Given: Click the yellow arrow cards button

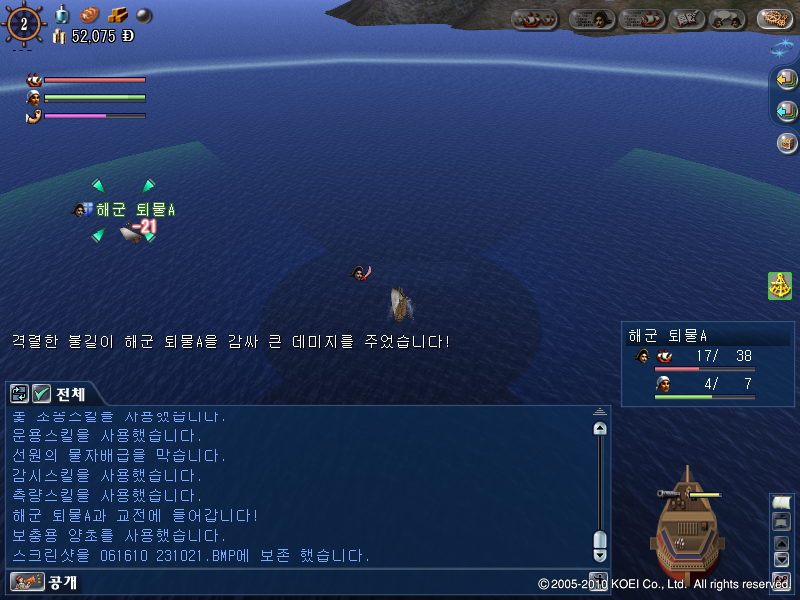Looking at the screenshot, I should (786, 79).
